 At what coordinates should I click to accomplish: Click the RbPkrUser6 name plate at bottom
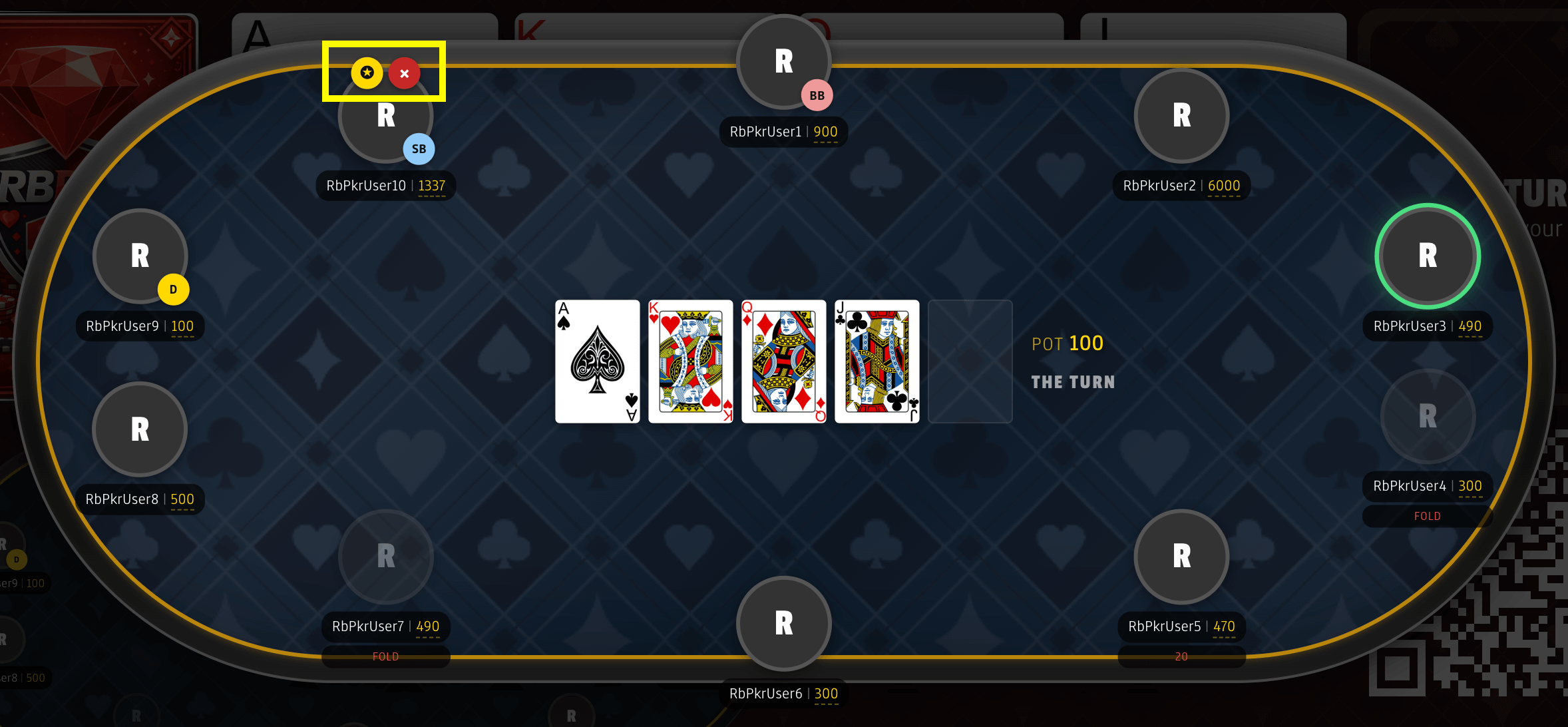point(783,693)
